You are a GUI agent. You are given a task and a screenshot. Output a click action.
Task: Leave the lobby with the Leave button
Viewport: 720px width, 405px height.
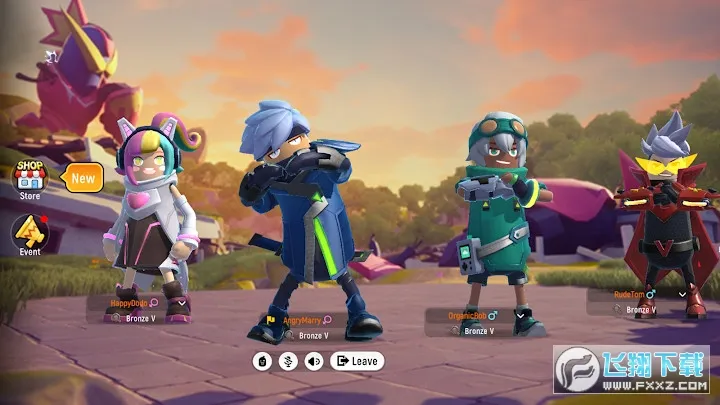[x=357, y=361]
